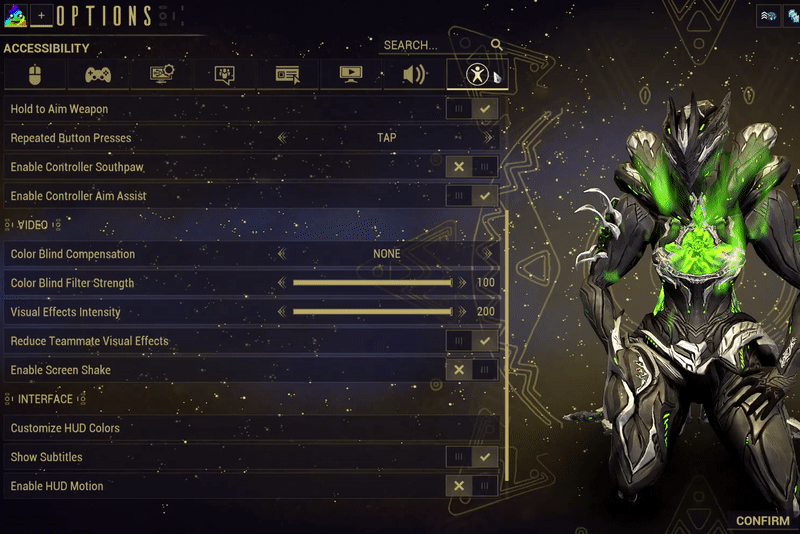
Task: Select the Accessibility tab icon
Action: [x=479, y=74]
